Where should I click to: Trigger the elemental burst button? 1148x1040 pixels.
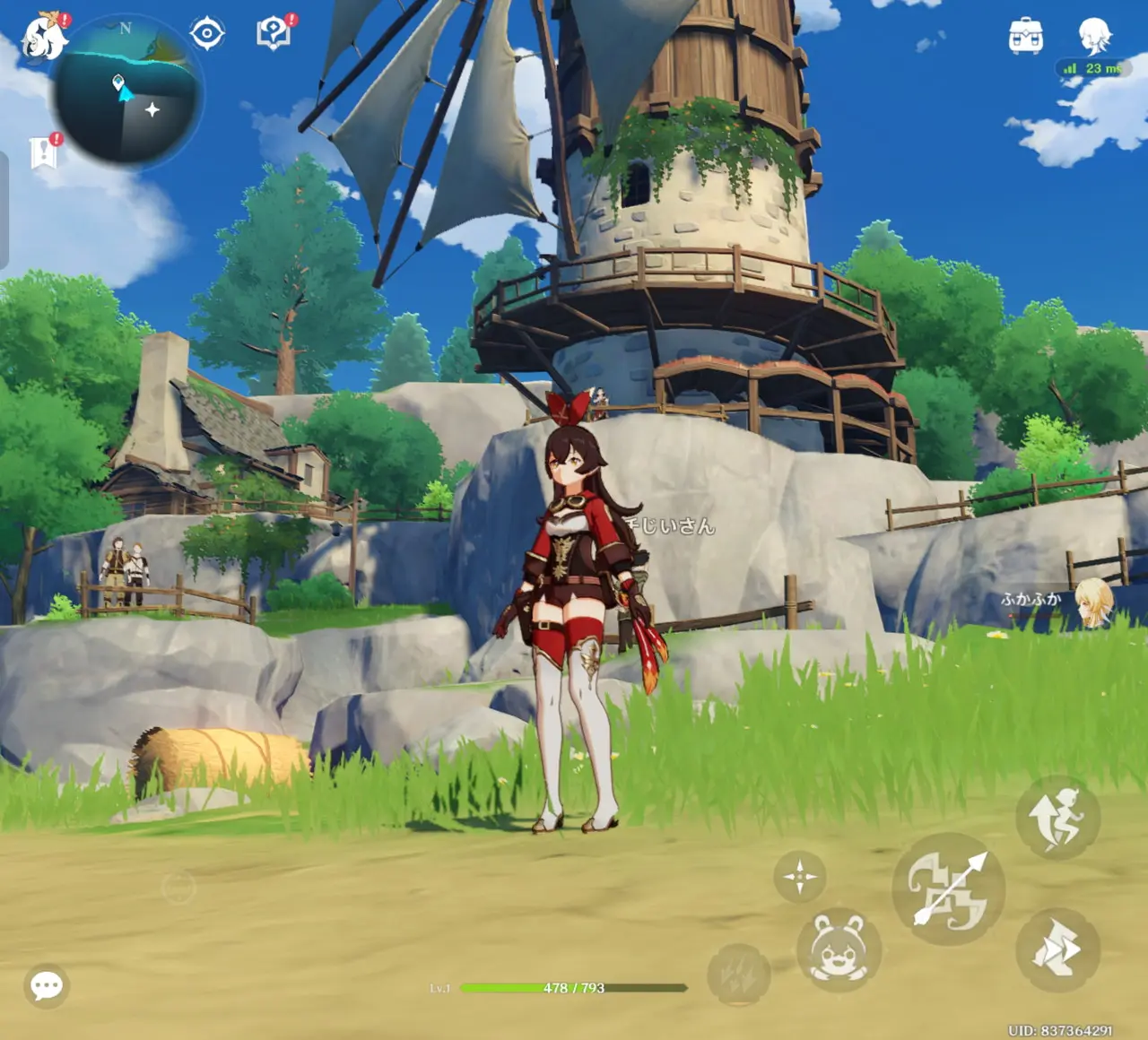click(738, 975)
